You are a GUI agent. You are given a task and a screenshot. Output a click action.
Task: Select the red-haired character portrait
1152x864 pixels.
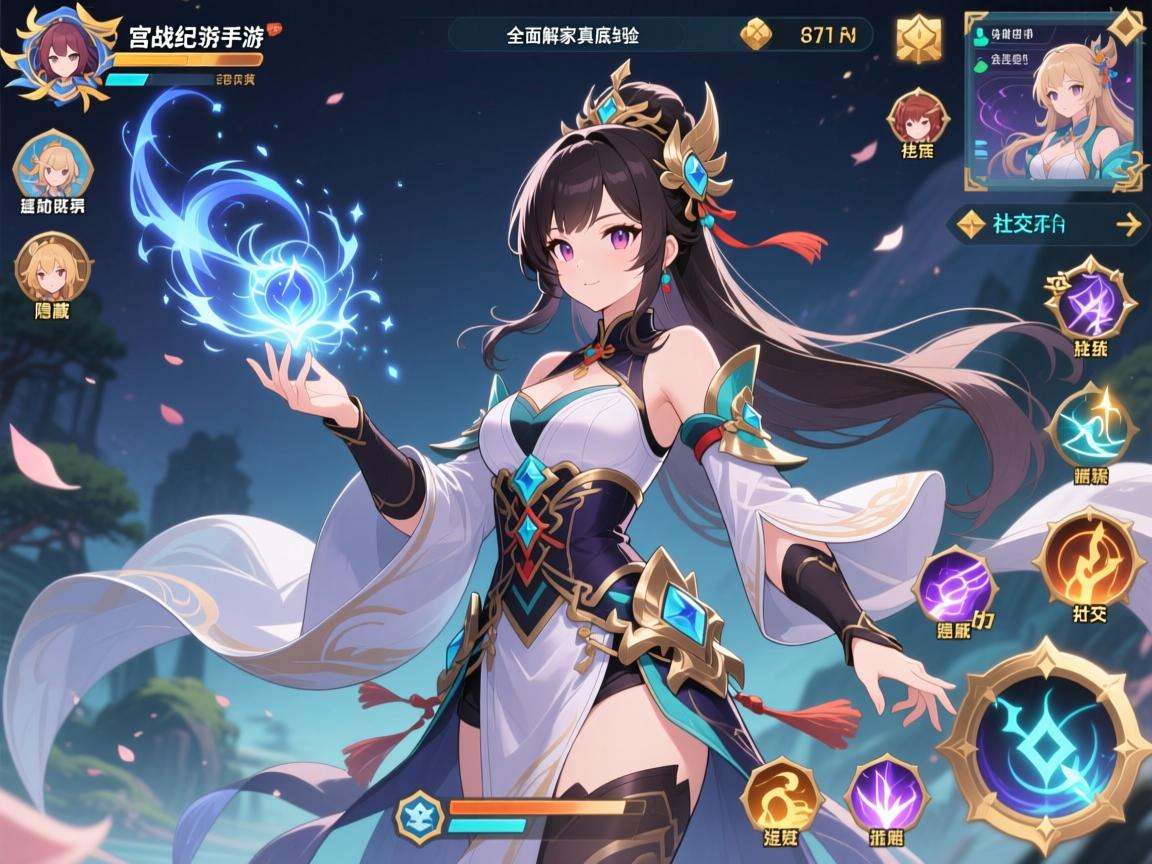point(916,115)
